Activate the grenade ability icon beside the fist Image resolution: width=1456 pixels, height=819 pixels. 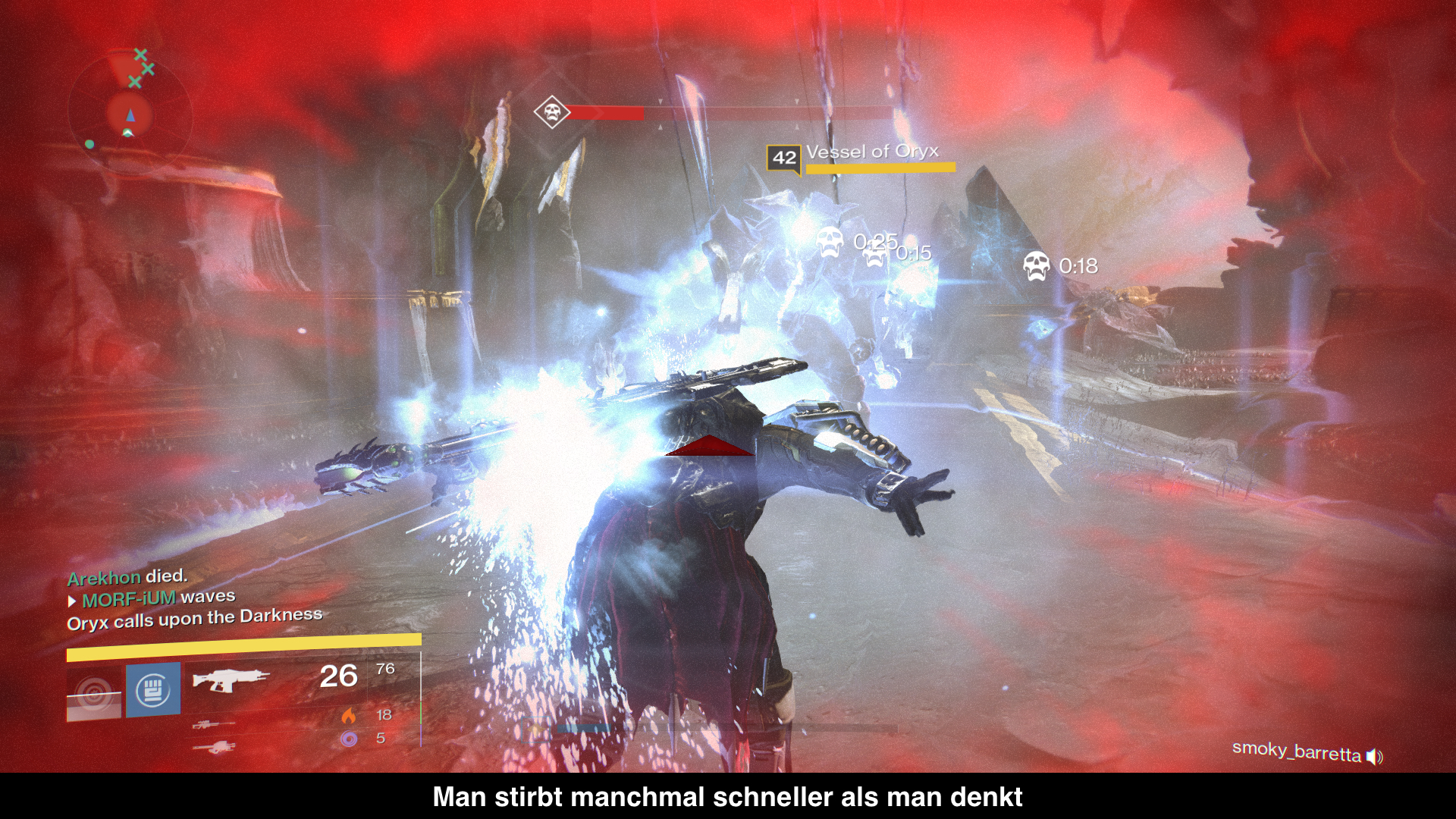pyautogui.click(x=94, y=693)
